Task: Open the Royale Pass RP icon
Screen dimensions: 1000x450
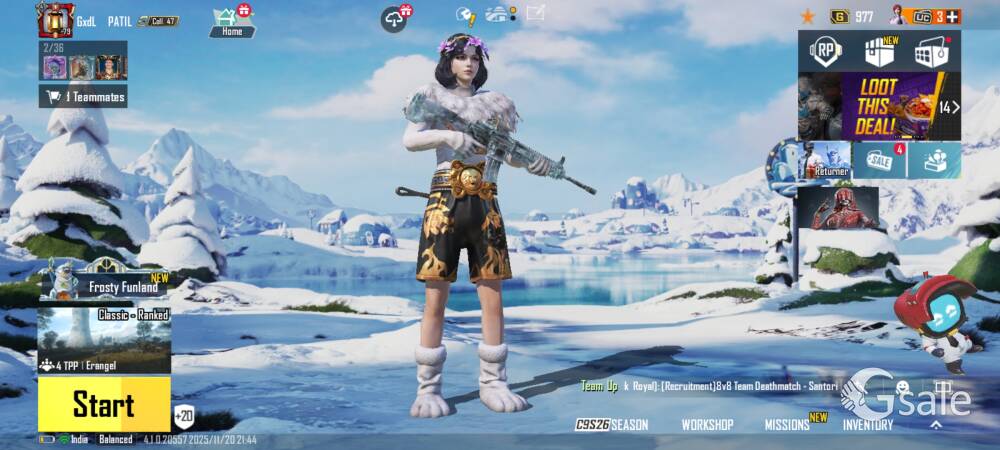Action: (x=826, y=51)
